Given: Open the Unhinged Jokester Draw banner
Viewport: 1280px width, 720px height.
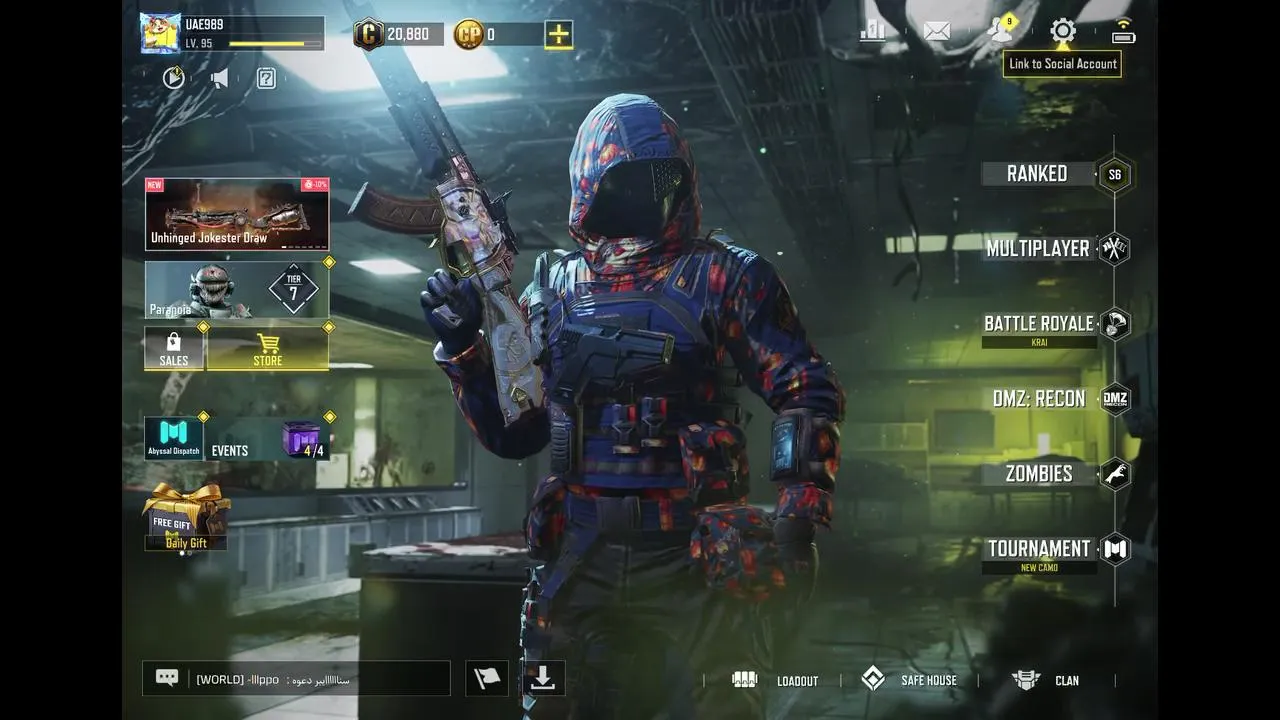Looking at the screenshot, I should point(237,215).
